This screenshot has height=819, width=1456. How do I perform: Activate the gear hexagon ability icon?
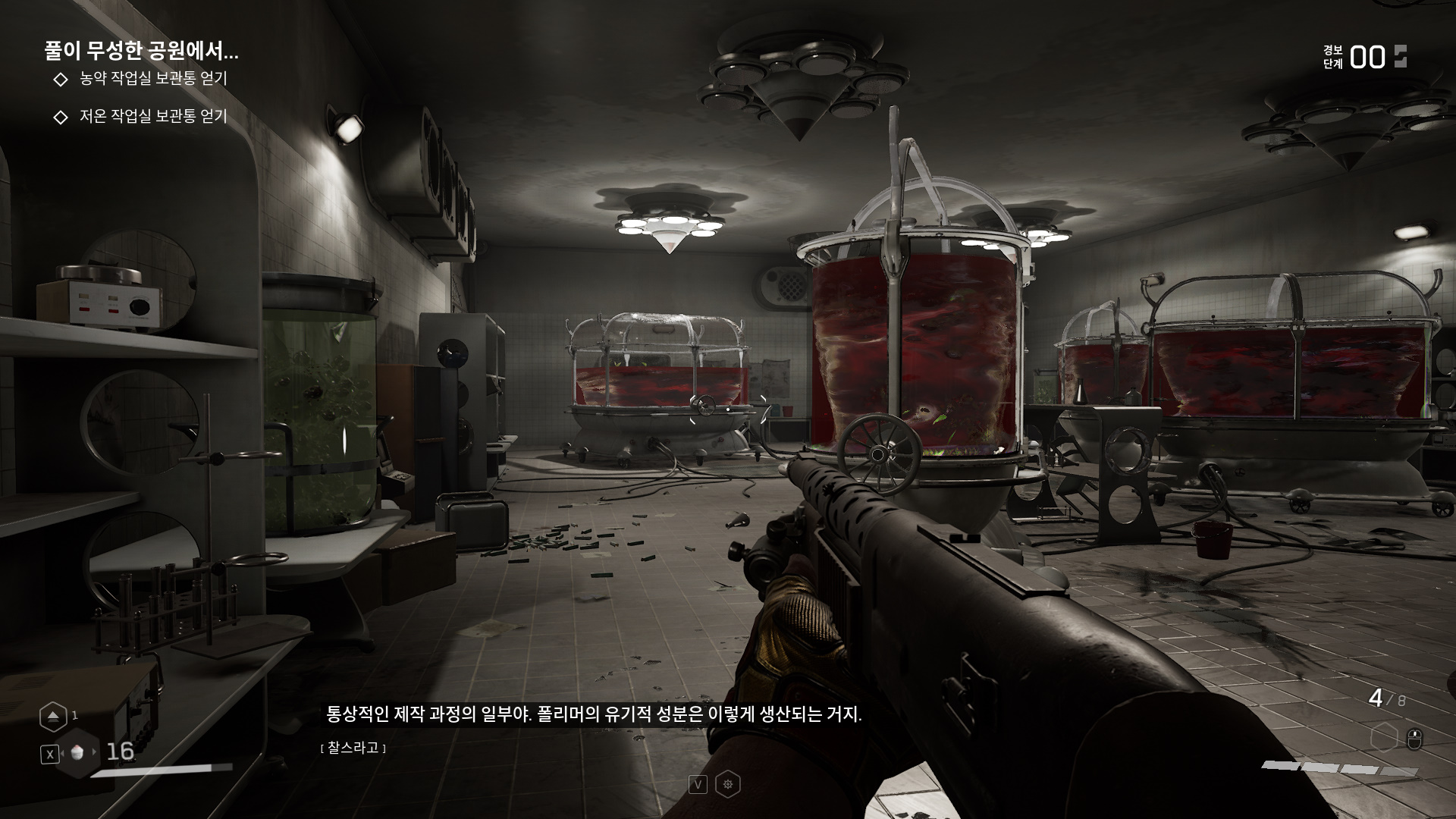[x=728, y=784]
